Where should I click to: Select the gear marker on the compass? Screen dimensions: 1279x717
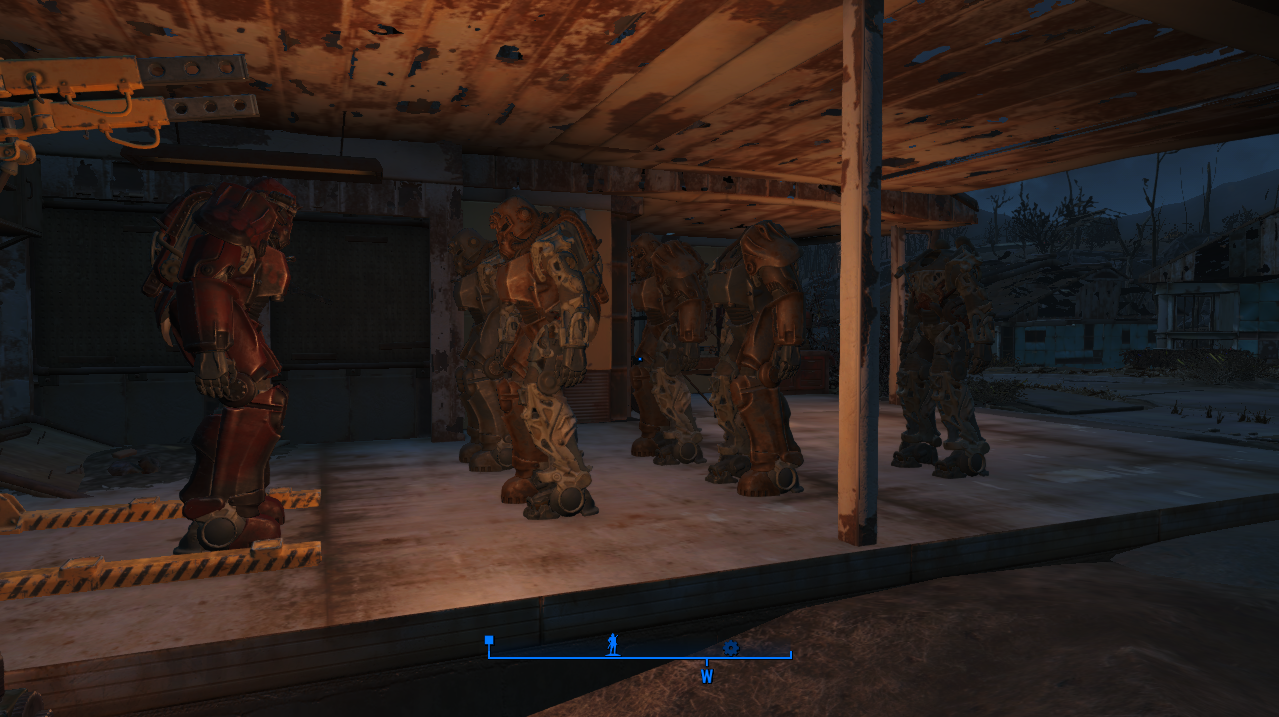pos(730,648)
